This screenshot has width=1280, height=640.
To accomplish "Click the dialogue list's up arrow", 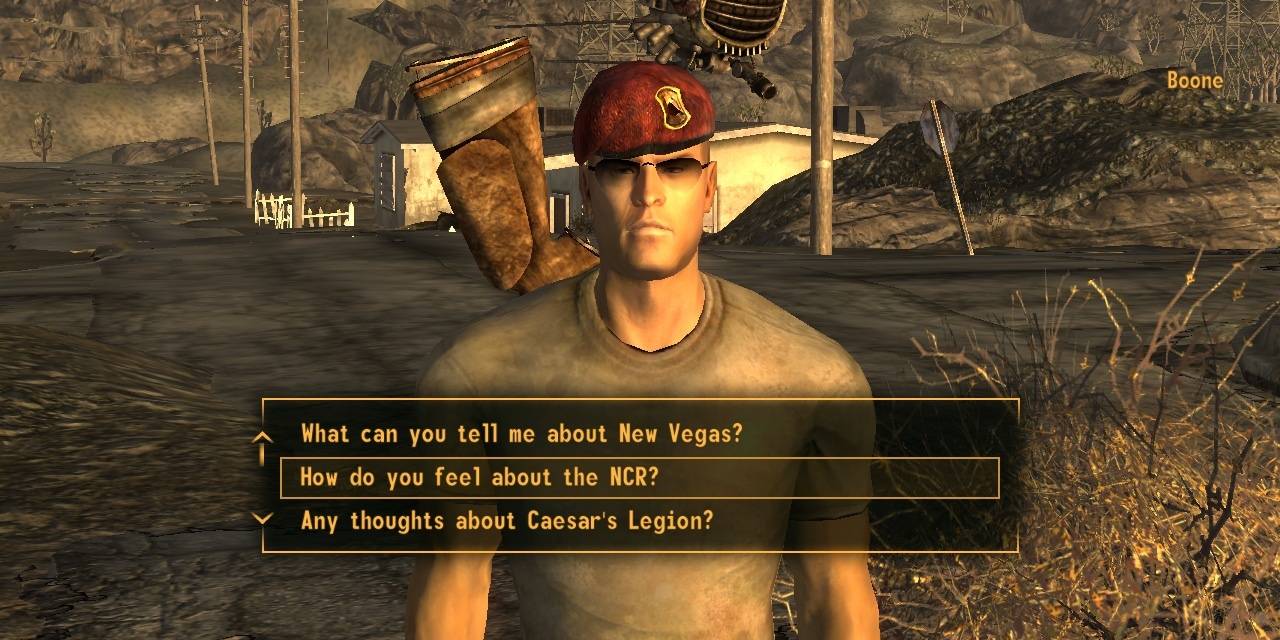I will click(x=262, y=436).
